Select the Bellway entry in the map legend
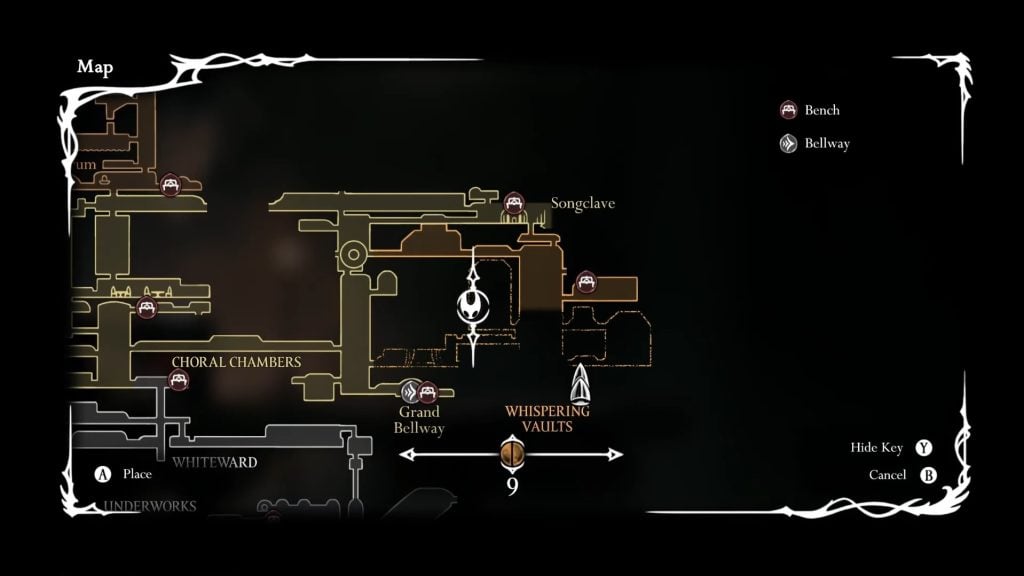Viewport: 1024px width, 576px height. pyautogui.click(x=816, y=143)
